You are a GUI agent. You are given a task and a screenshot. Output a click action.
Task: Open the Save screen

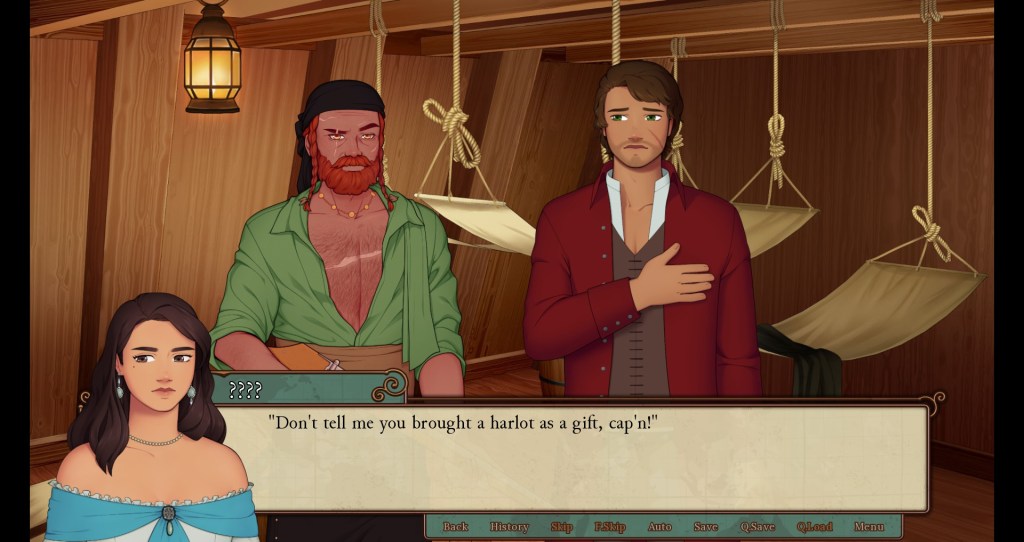705,527
